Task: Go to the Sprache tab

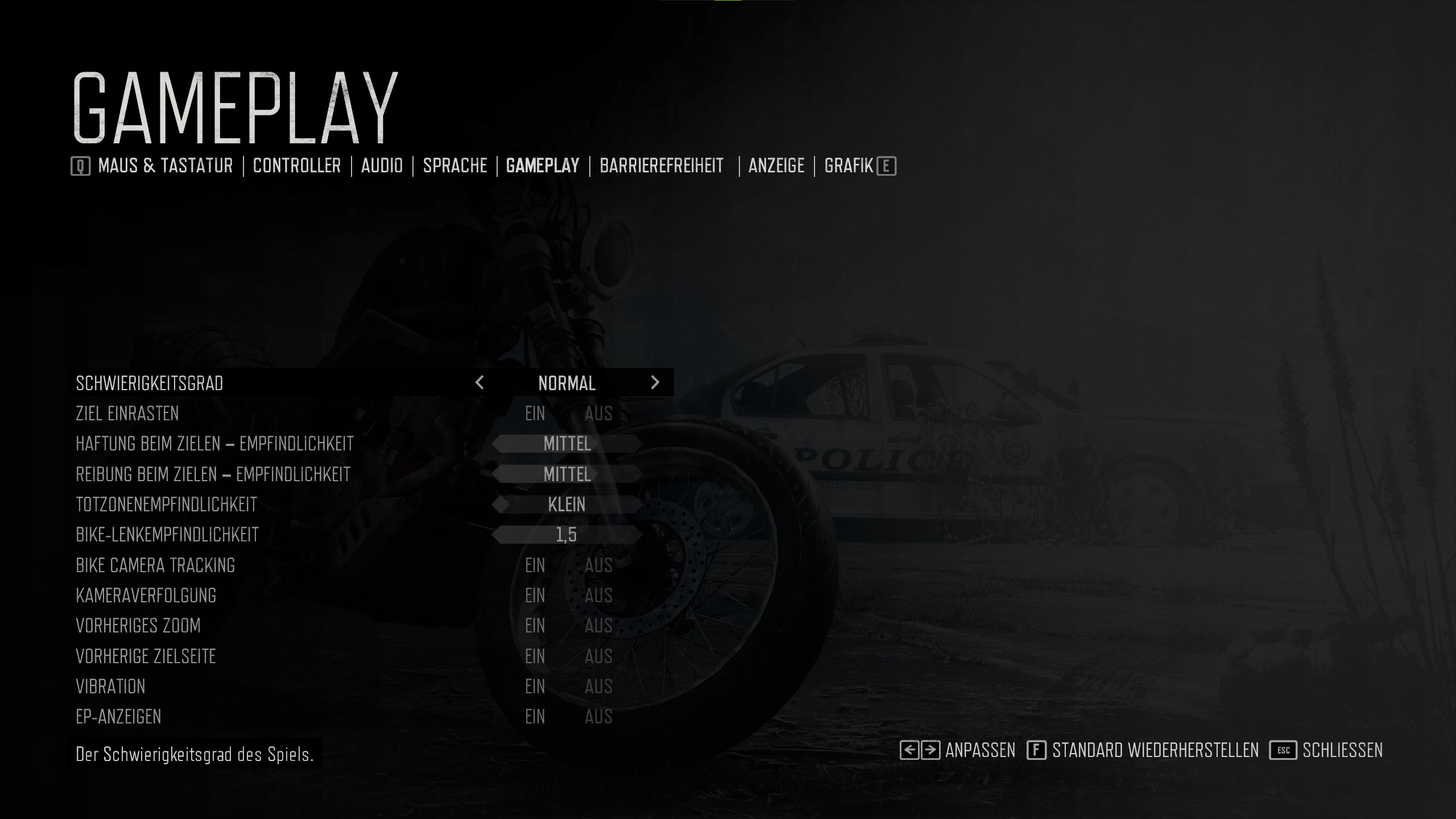Action: pos(455,166)
